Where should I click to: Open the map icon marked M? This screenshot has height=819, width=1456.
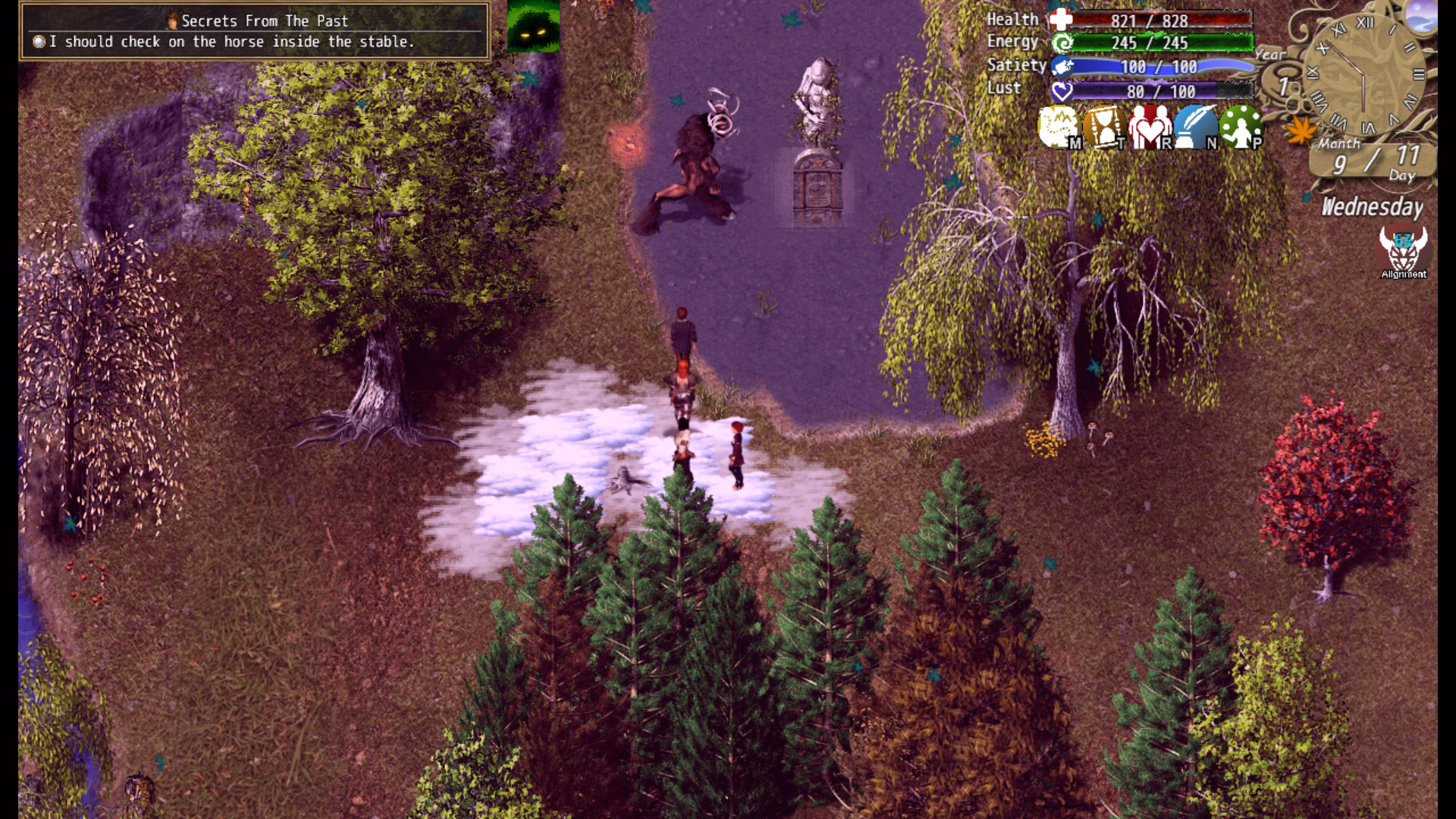tap(1059, 127)
